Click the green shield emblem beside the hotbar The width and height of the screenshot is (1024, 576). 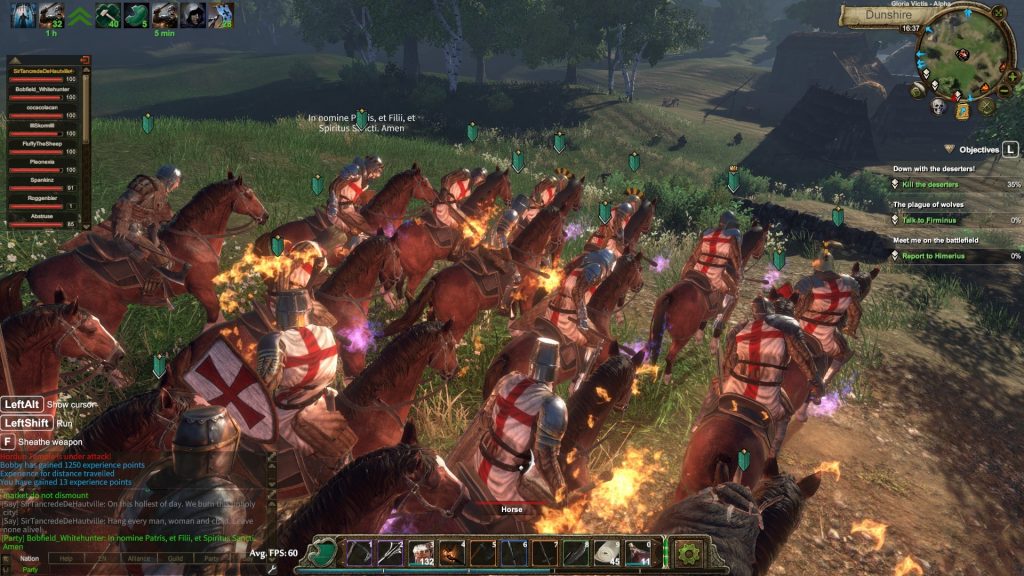pos(326,553)
